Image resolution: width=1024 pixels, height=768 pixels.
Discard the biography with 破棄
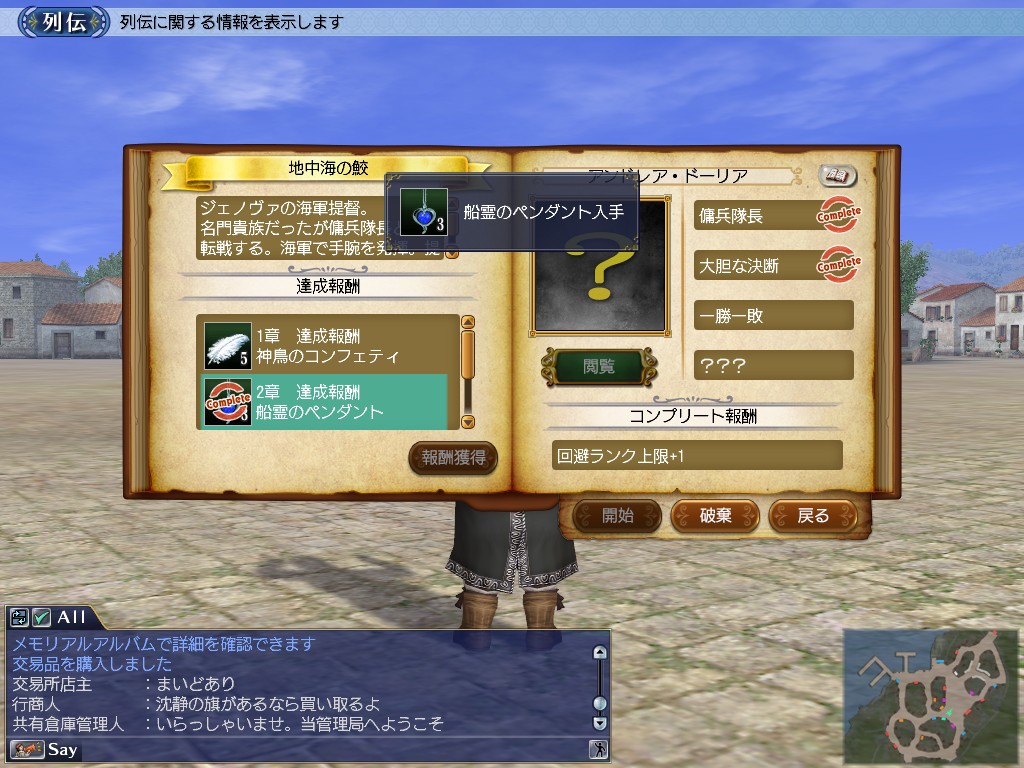(715, 516)
